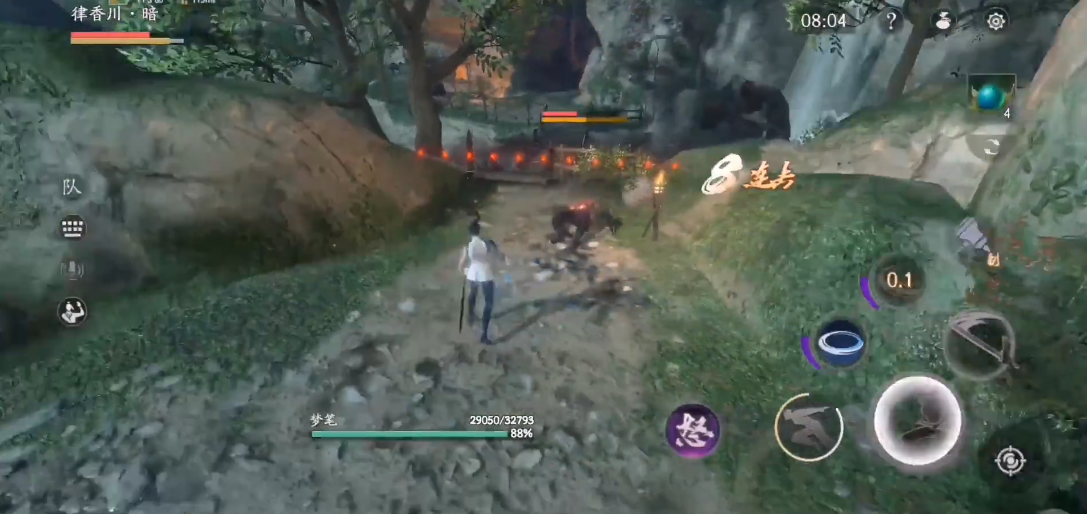
Task: Activate the blue ring skill
Action: pos(840,343)
